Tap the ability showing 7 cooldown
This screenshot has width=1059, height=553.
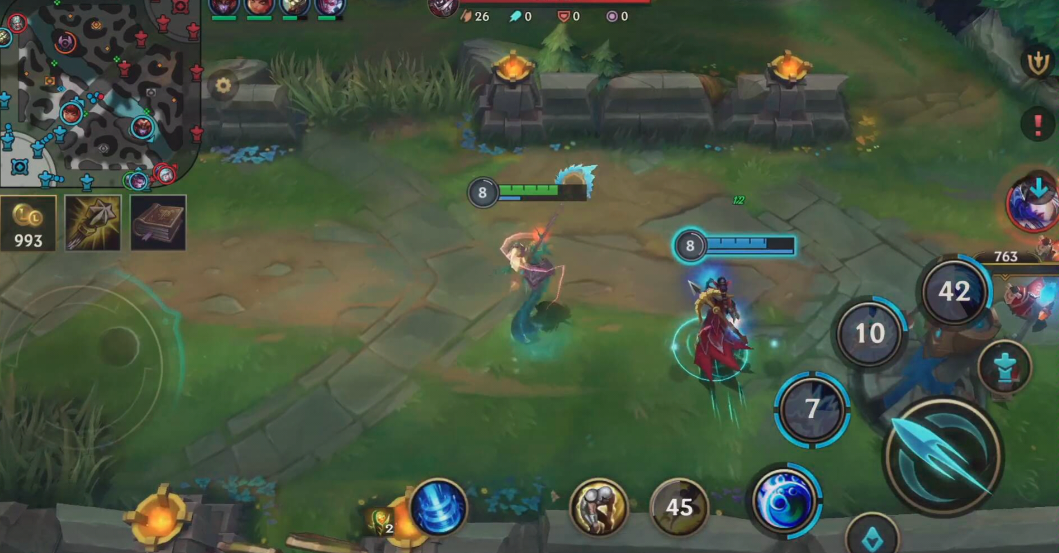812,408
